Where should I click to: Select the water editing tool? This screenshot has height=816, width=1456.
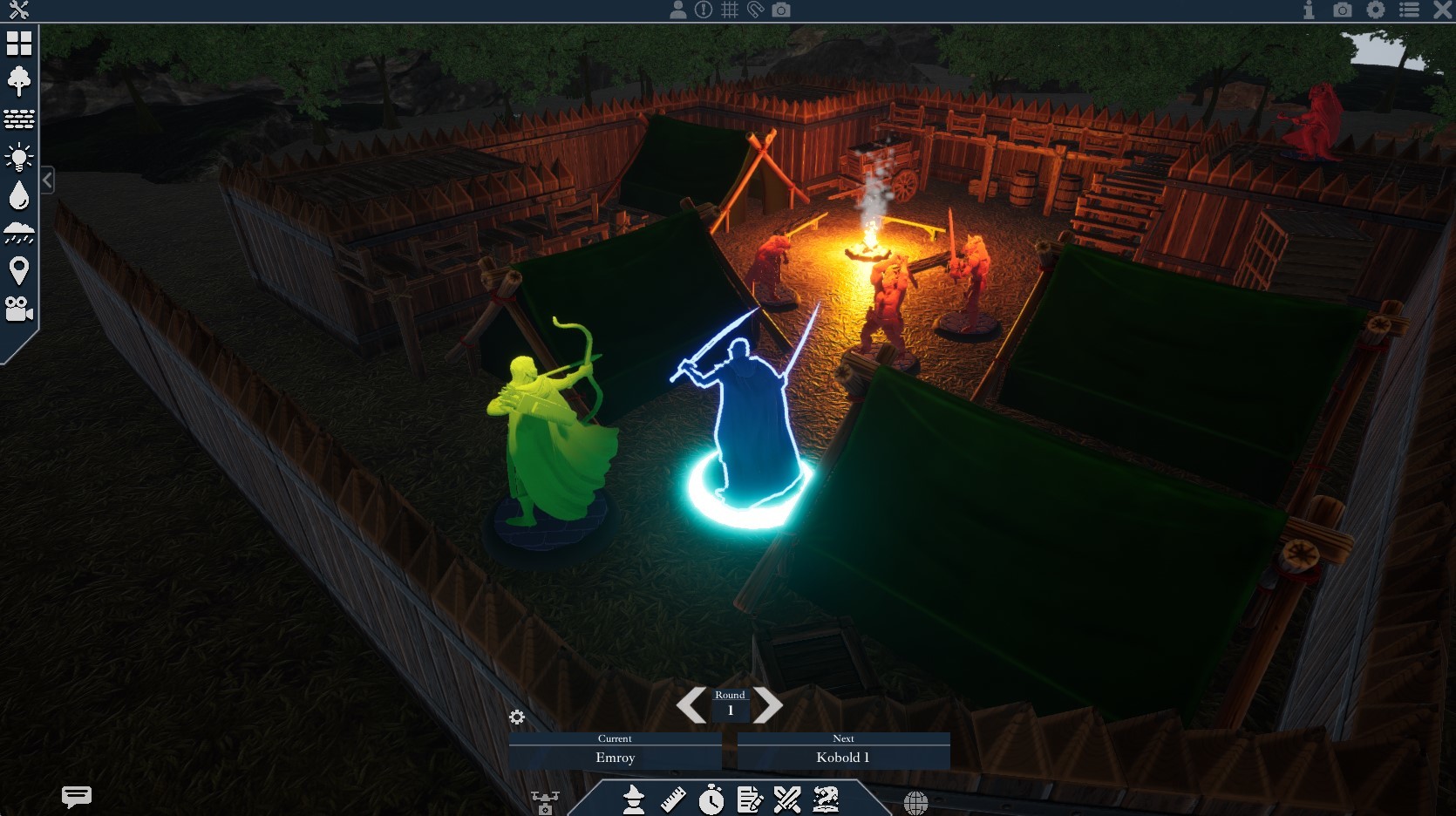tap(19, 196)
